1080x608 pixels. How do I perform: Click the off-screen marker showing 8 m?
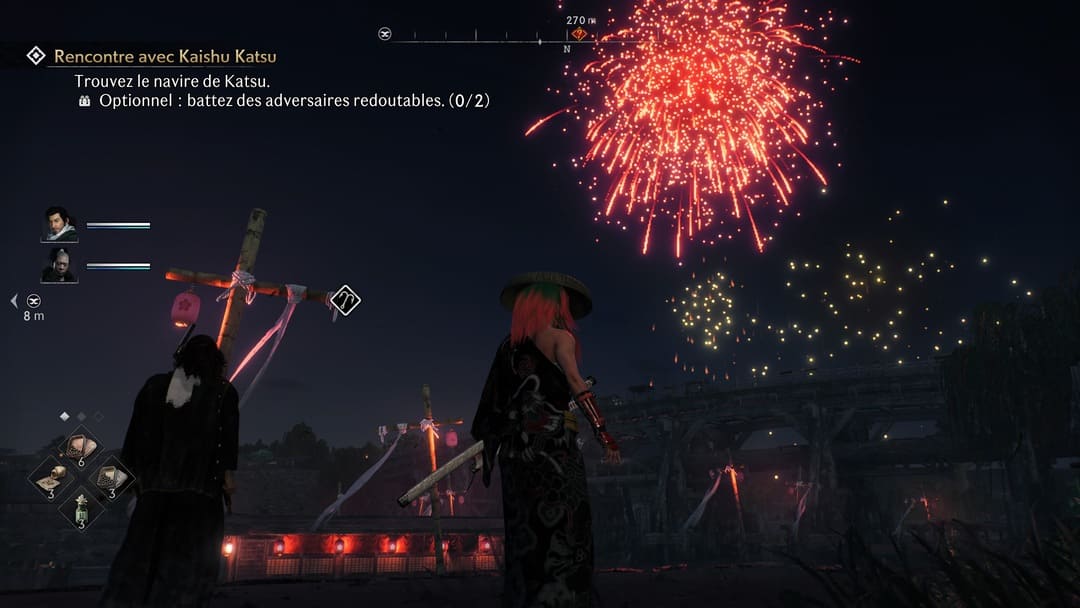click(34, 300)
